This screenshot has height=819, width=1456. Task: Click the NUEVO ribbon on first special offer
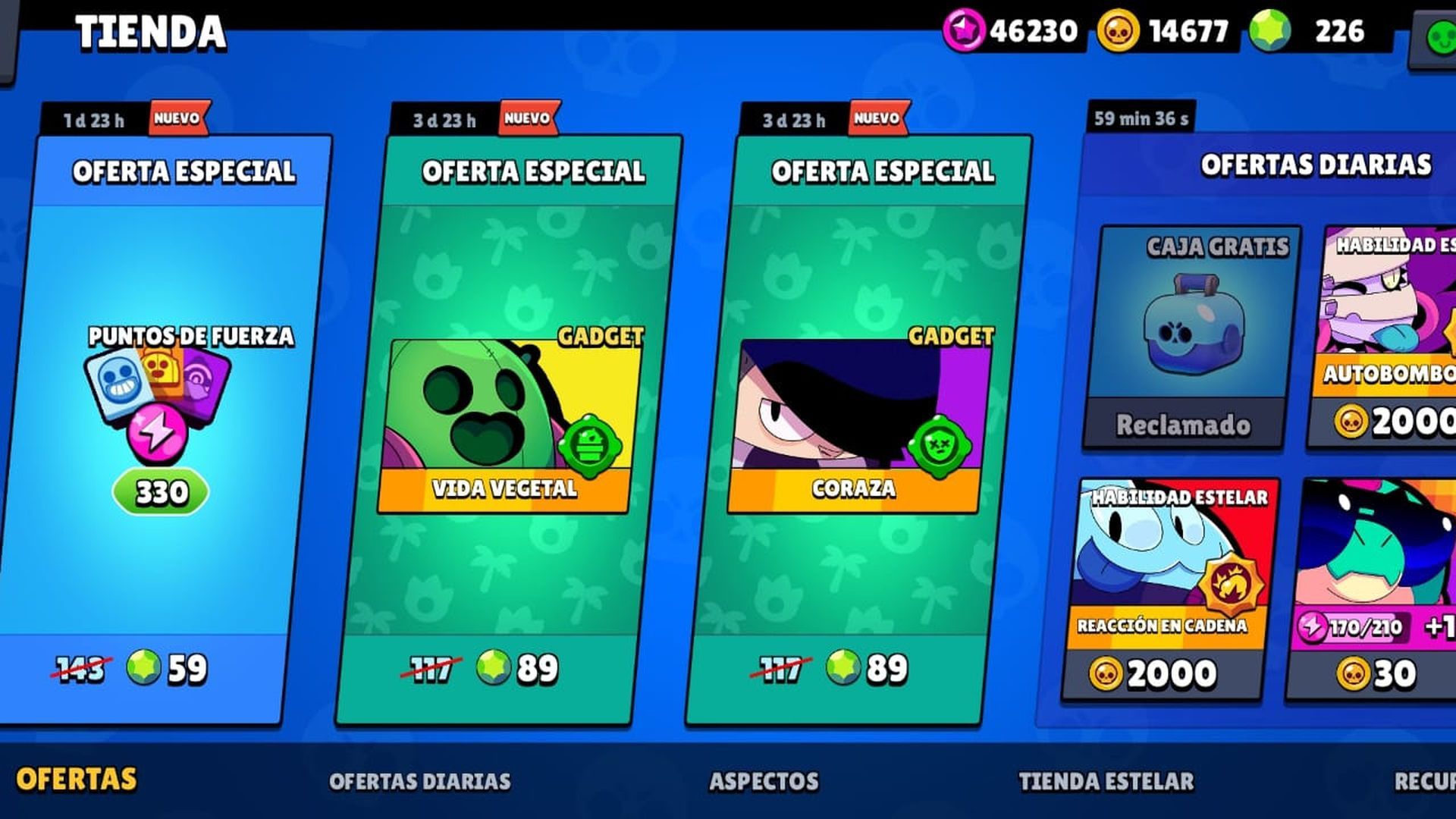[175, 118]
